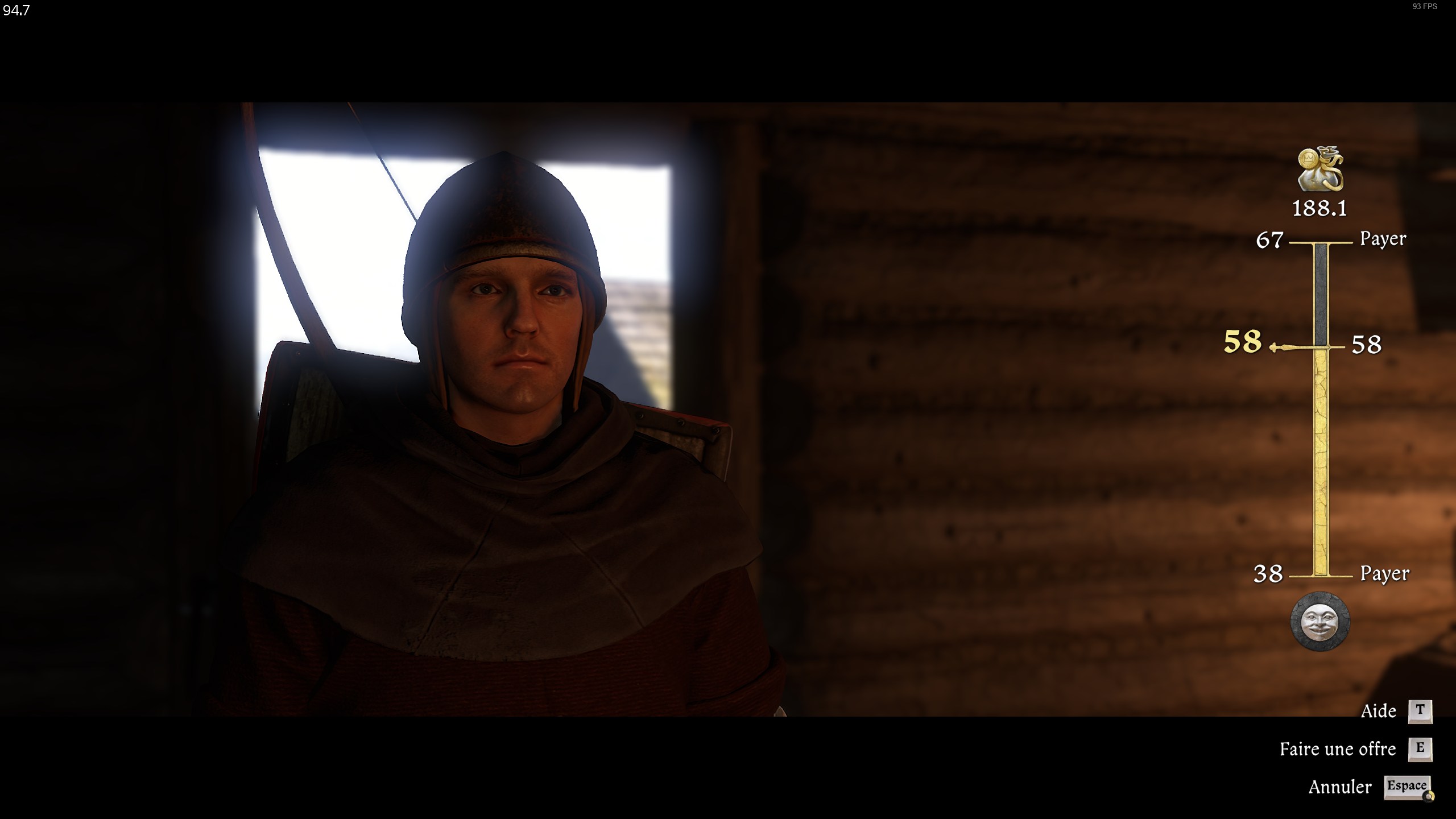Select the lower Payer label
The width and height of the screenshot is (1456, 819).
pyautogui.click(x=1383, y=573)
